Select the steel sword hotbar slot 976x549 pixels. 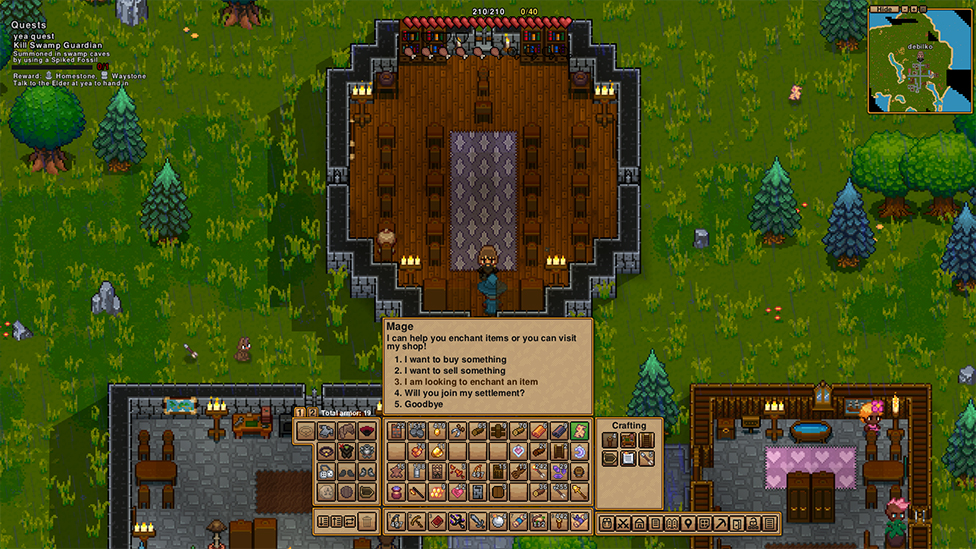(x=478, y=521)
